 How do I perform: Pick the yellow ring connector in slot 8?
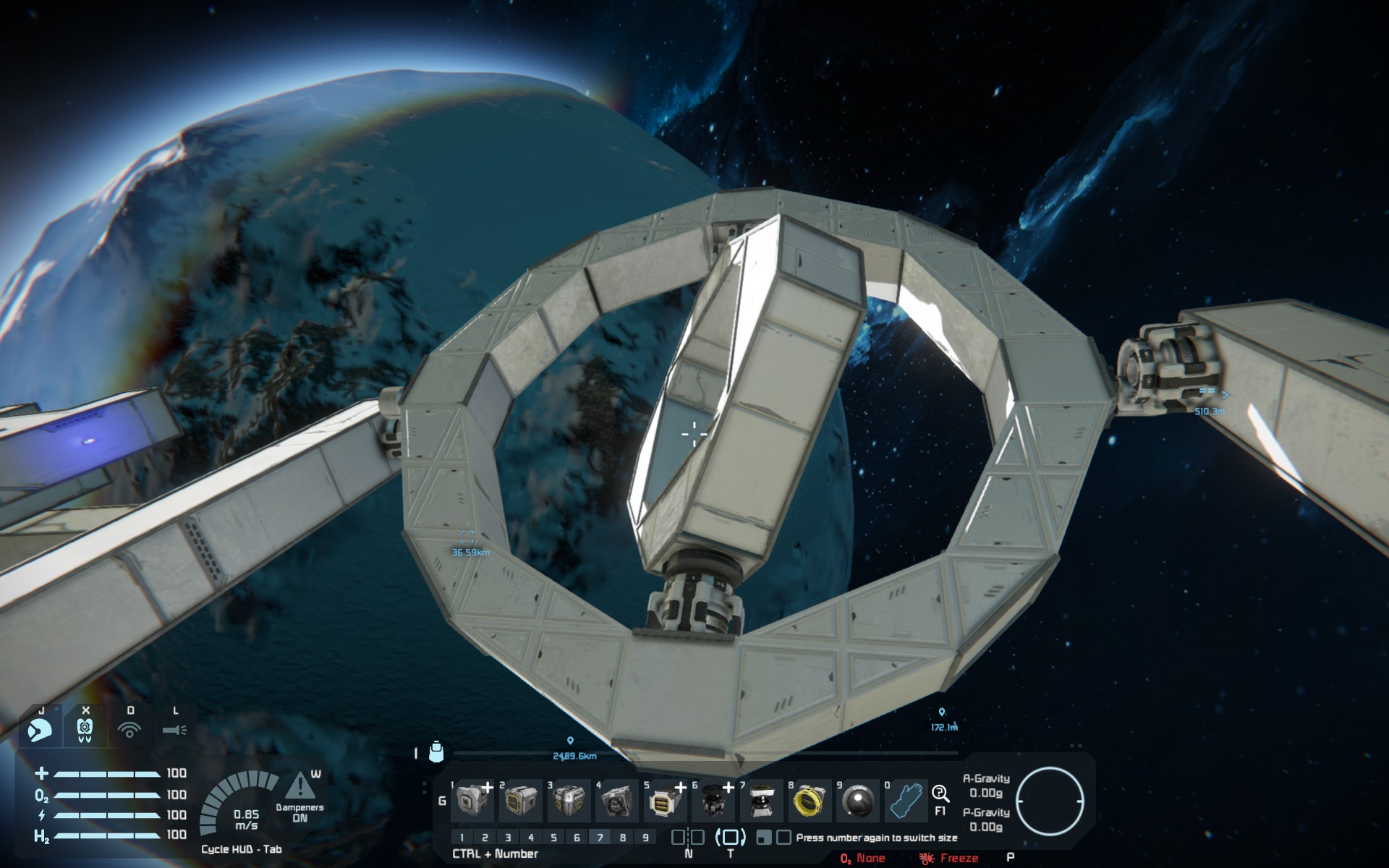coord(809,801)
